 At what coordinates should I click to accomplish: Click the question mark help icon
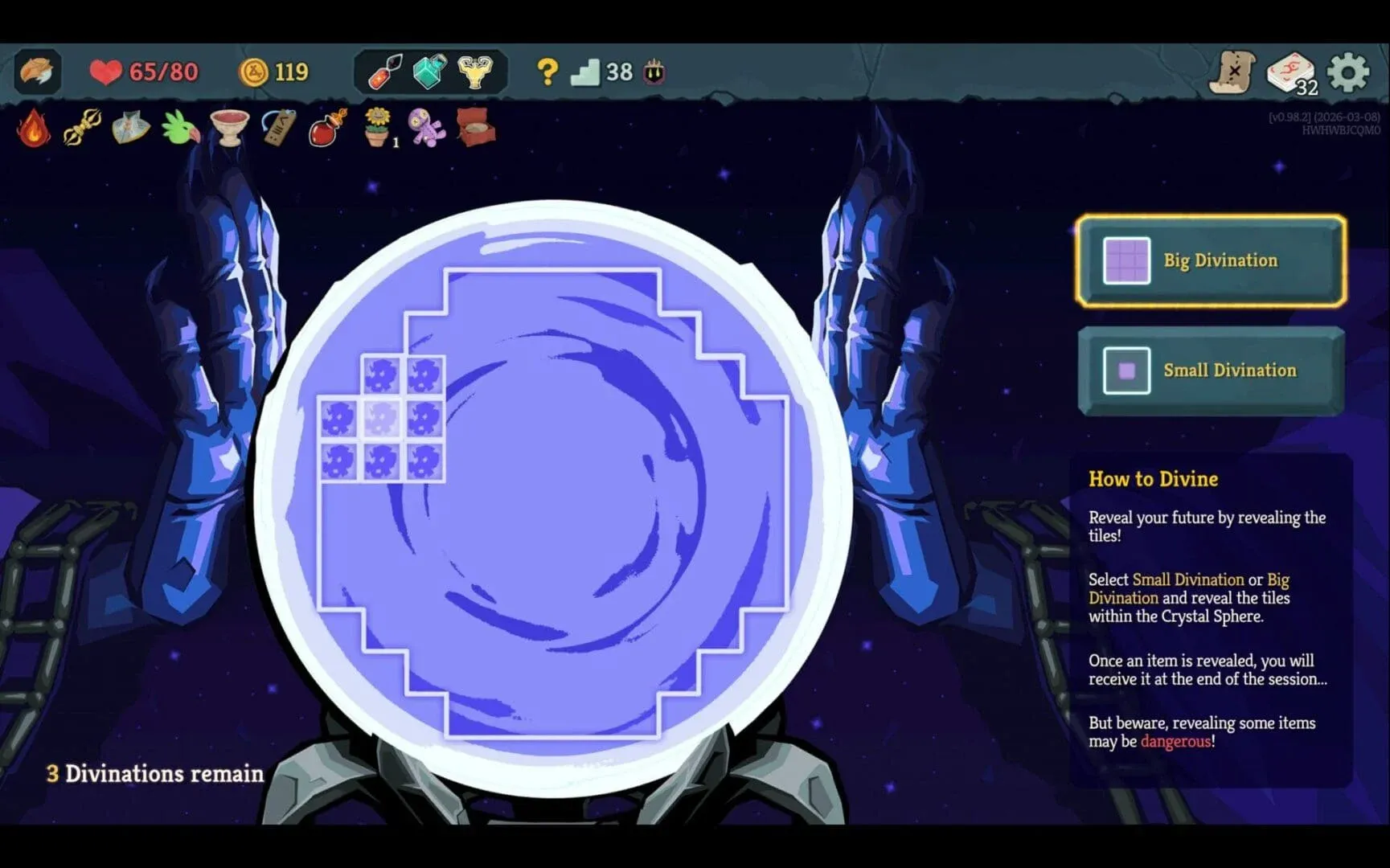tap(547, 72)
